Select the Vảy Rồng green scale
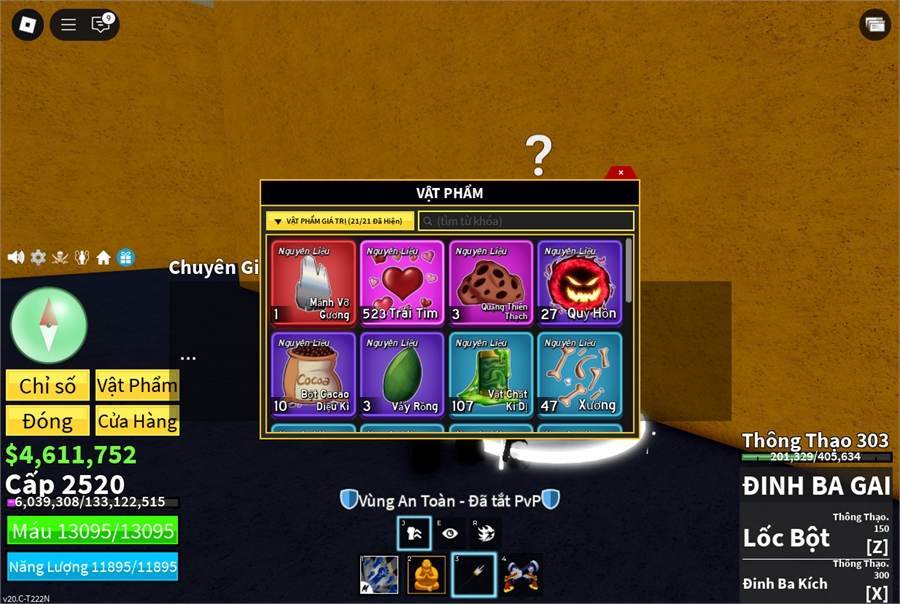This screenshot has width=900, height=604. pyautogui.click(x=402, y=374)
